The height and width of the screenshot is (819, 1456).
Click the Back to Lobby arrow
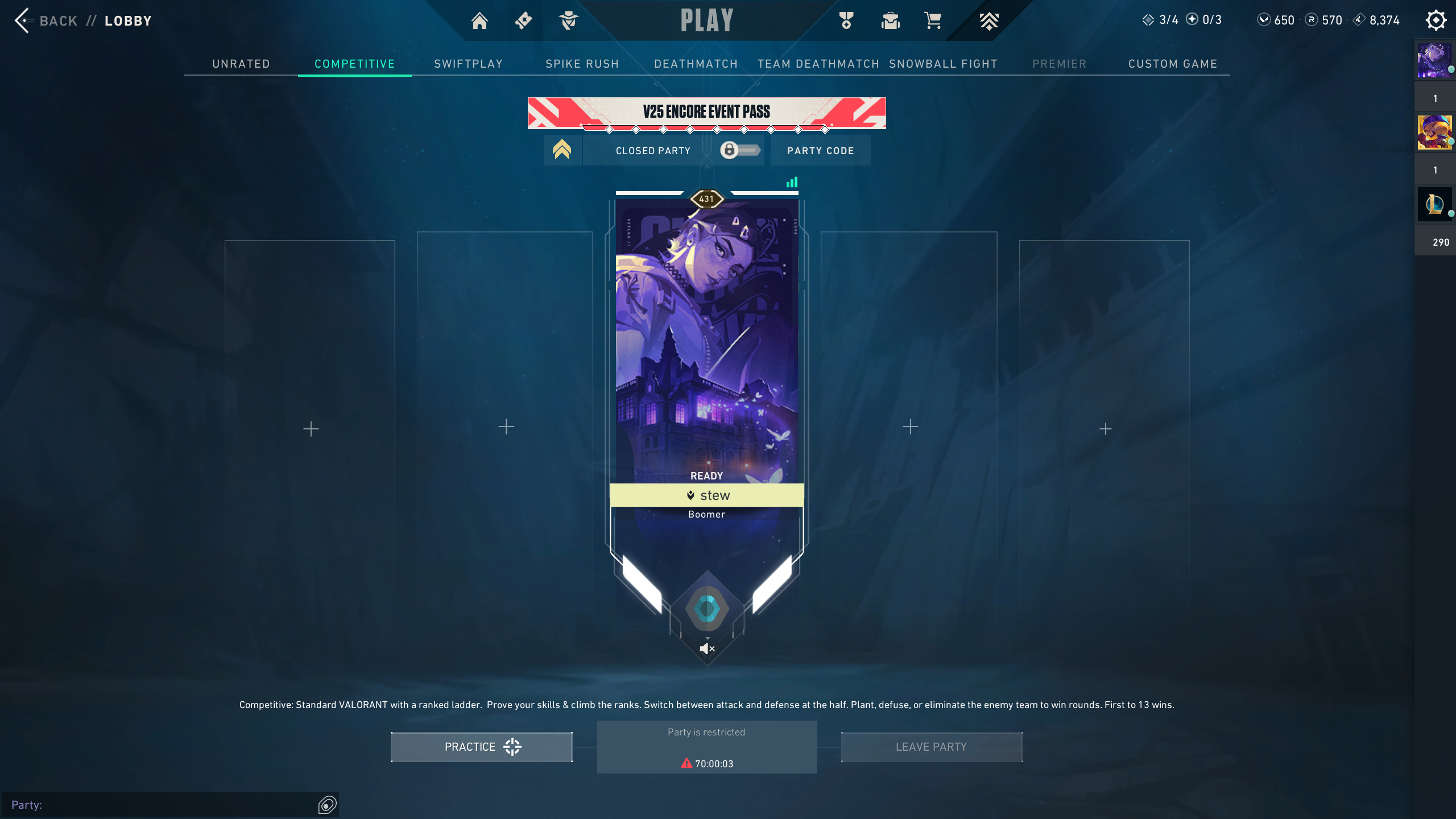(x=22, y=20)
